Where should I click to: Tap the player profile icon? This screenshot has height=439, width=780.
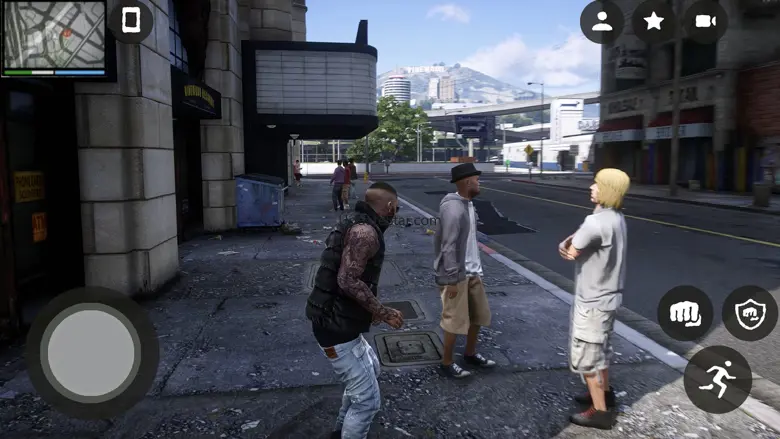coord(602,22)
